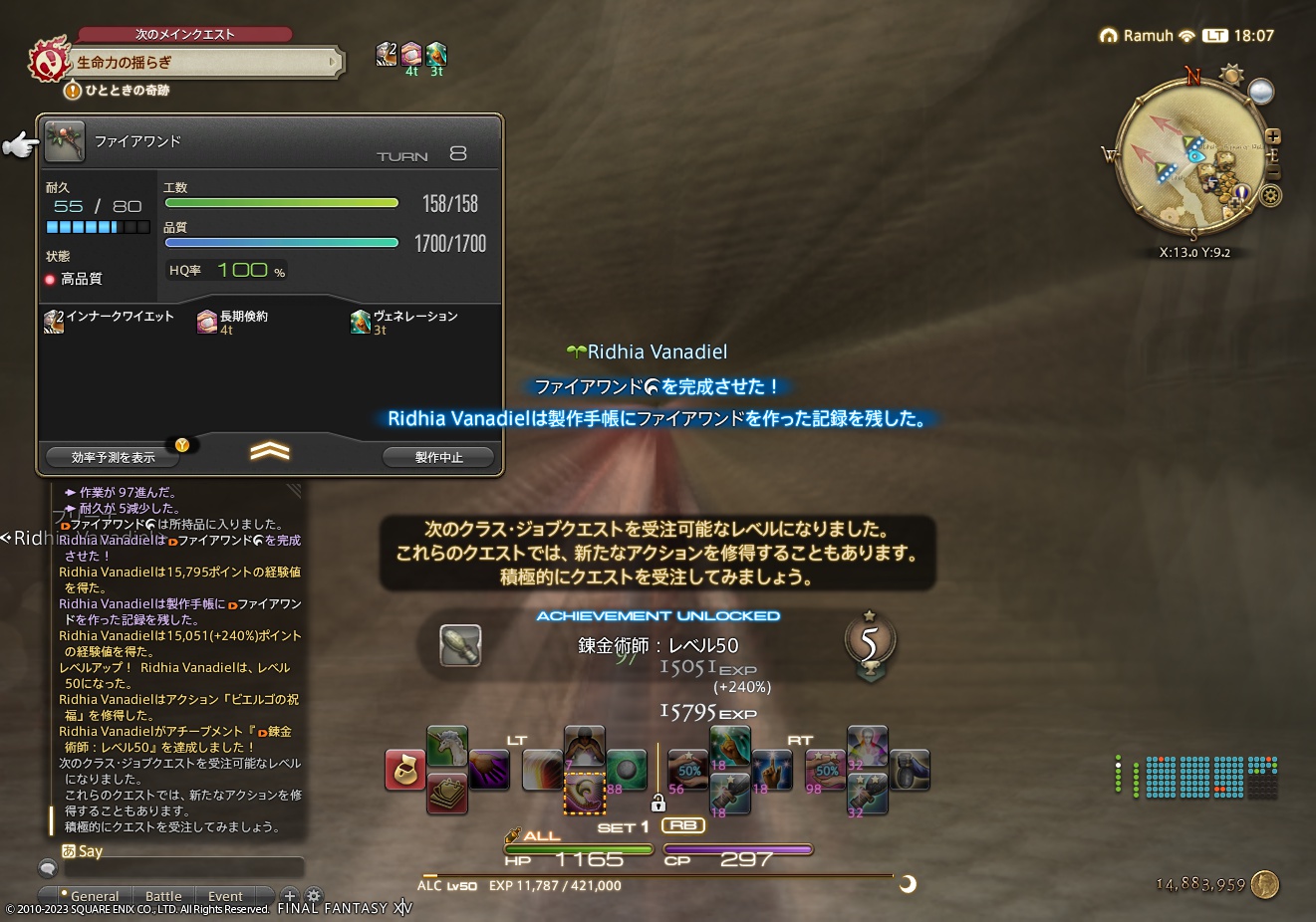Click the 長期倹約 buff icon showing 4t
Image resolution: width=1316 pixels, height=922 pixels.
point(207,321)
